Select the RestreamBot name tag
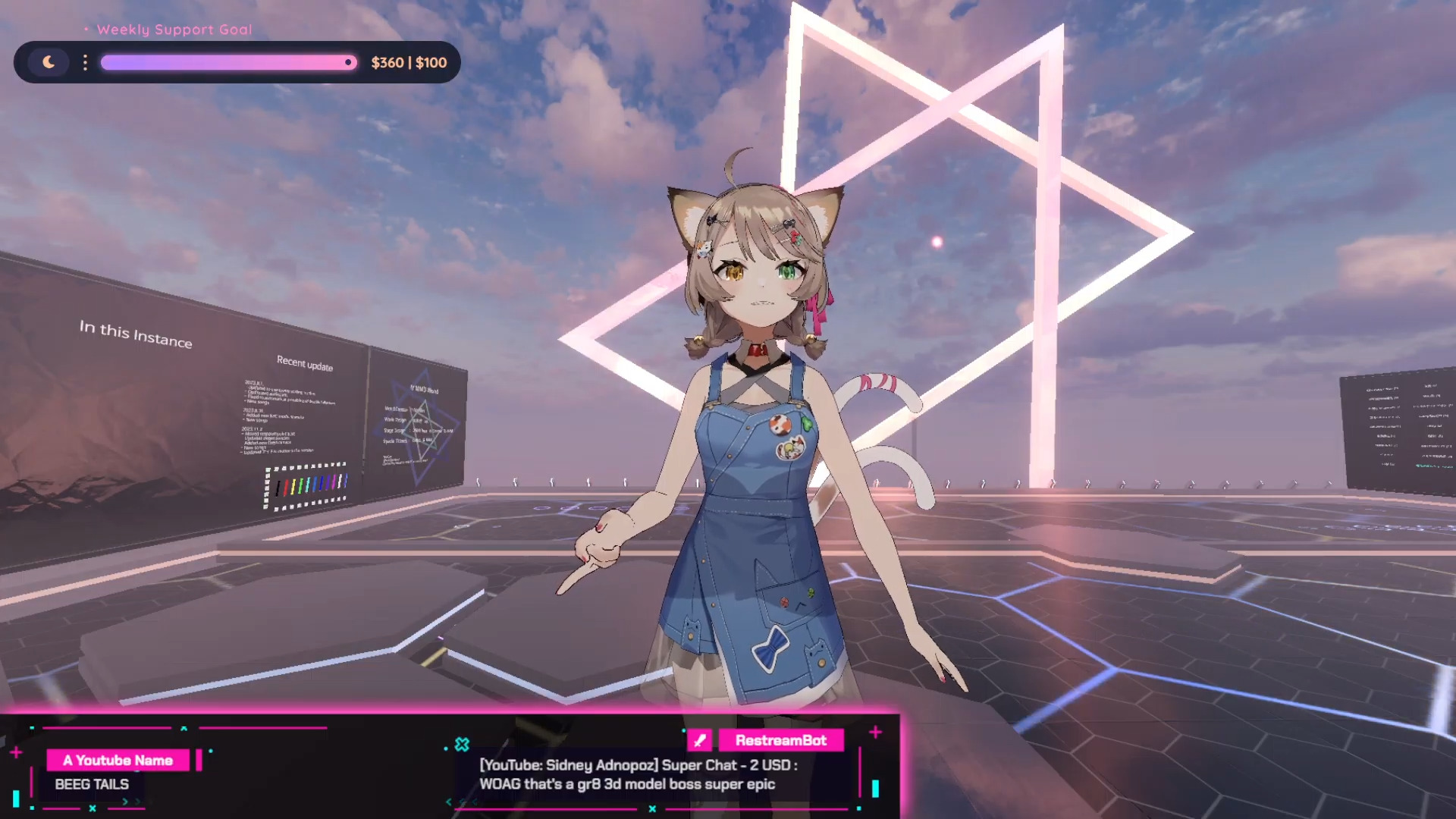Image resolution: width=1456 pixels, height=819 pixels. click(780, 740)
